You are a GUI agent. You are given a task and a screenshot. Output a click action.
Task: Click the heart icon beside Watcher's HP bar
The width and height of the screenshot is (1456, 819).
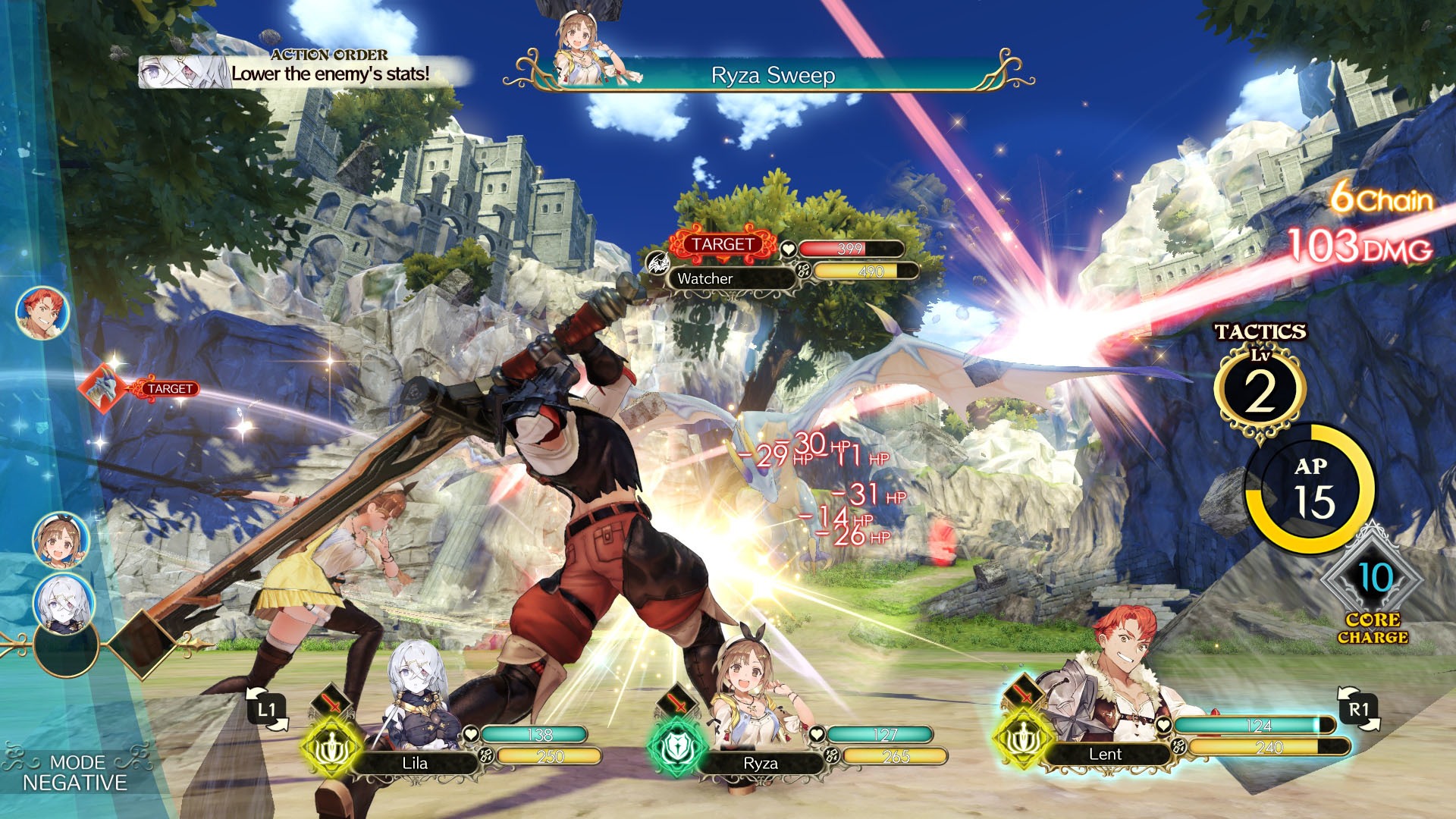tap(789, 249)
